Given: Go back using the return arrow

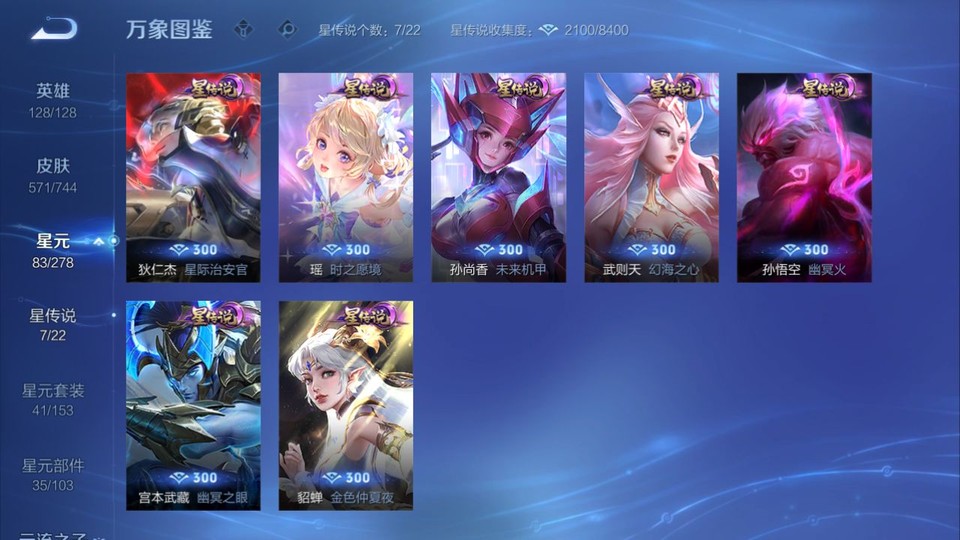Looking at the screenshot, I should (x=54, y=29).
